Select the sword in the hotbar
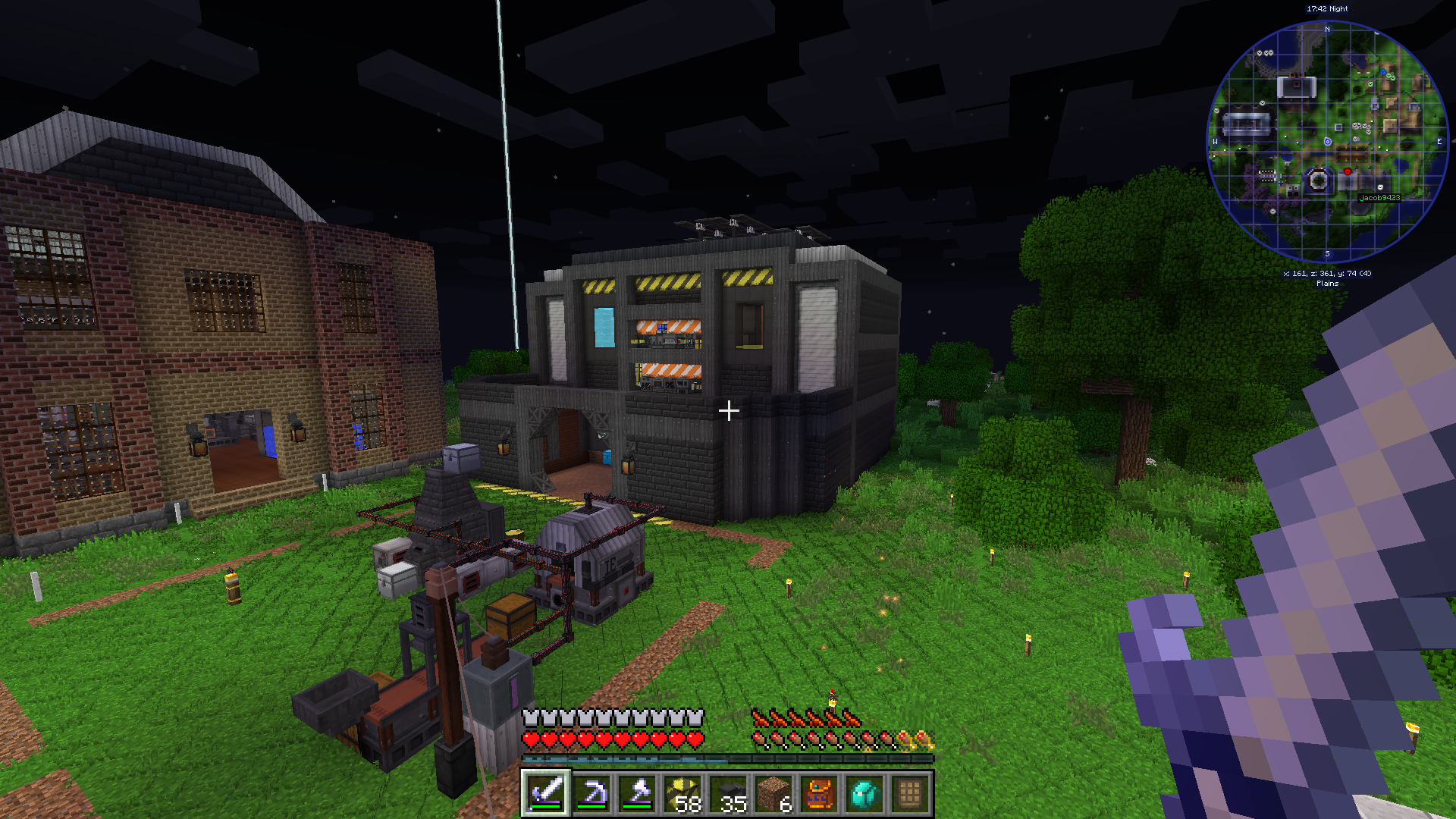 546,794
